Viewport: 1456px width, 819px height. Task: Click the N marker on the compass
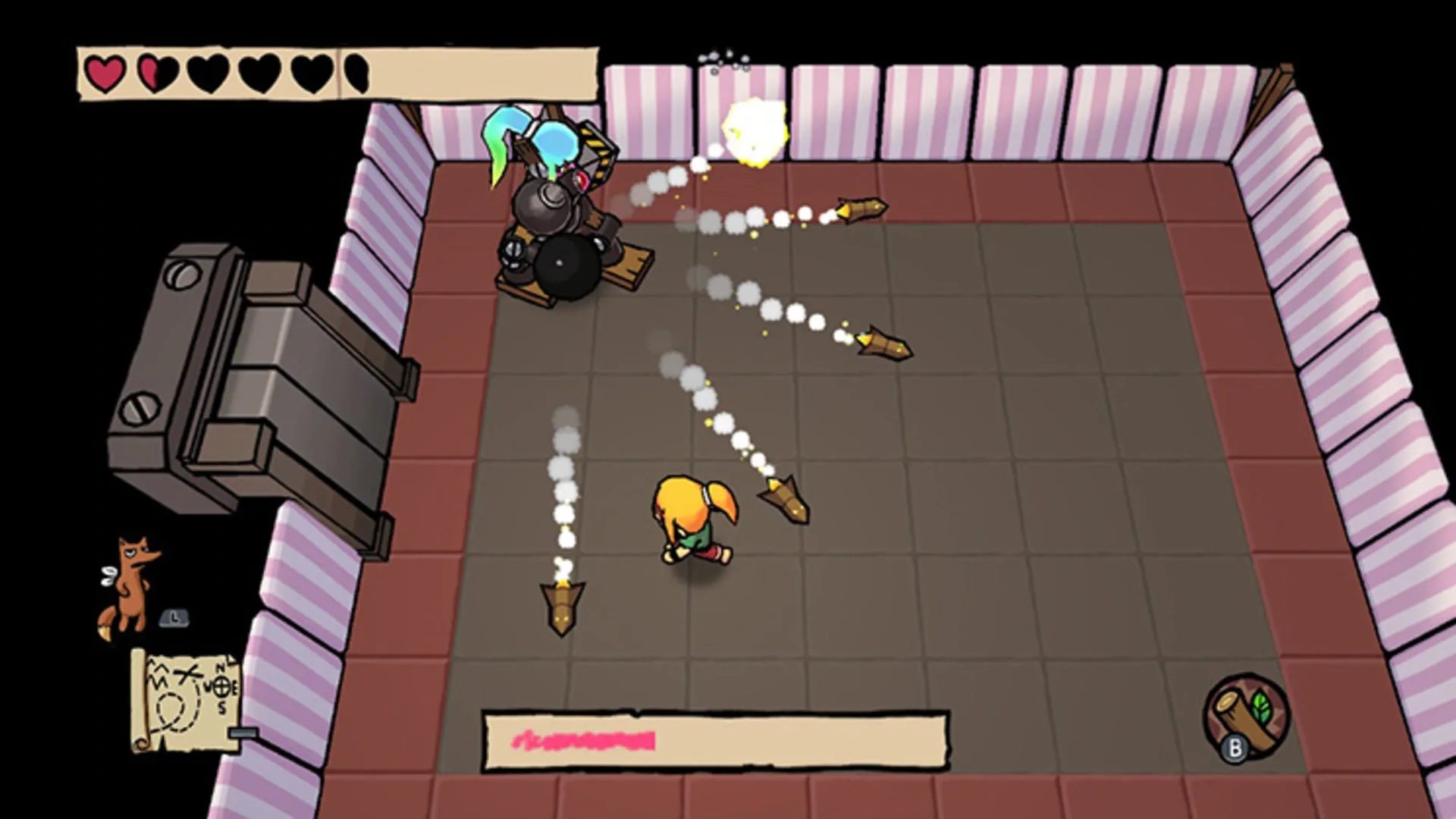pos(221,667)
